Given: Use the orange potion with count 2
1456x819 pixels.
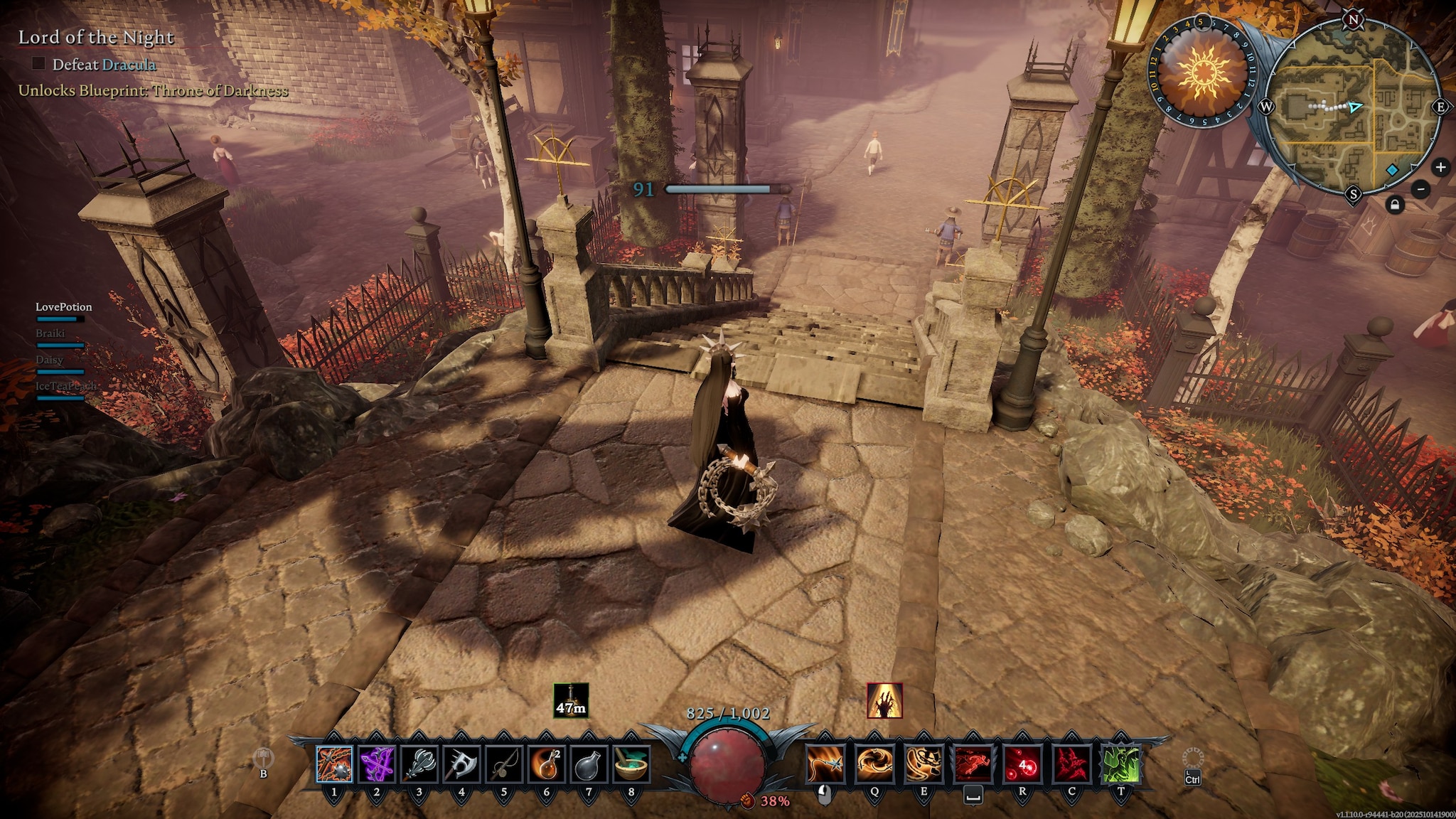Looking at the screenshot, I should coord(546,764).
